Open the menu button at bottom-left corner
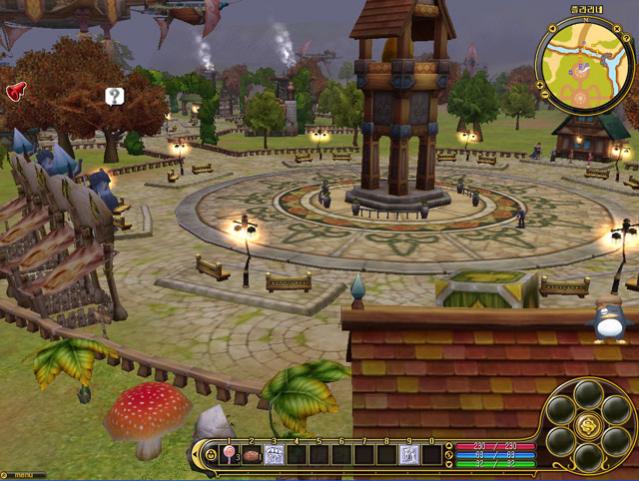Screen dimensions: 639x481 tap(22, 475)
